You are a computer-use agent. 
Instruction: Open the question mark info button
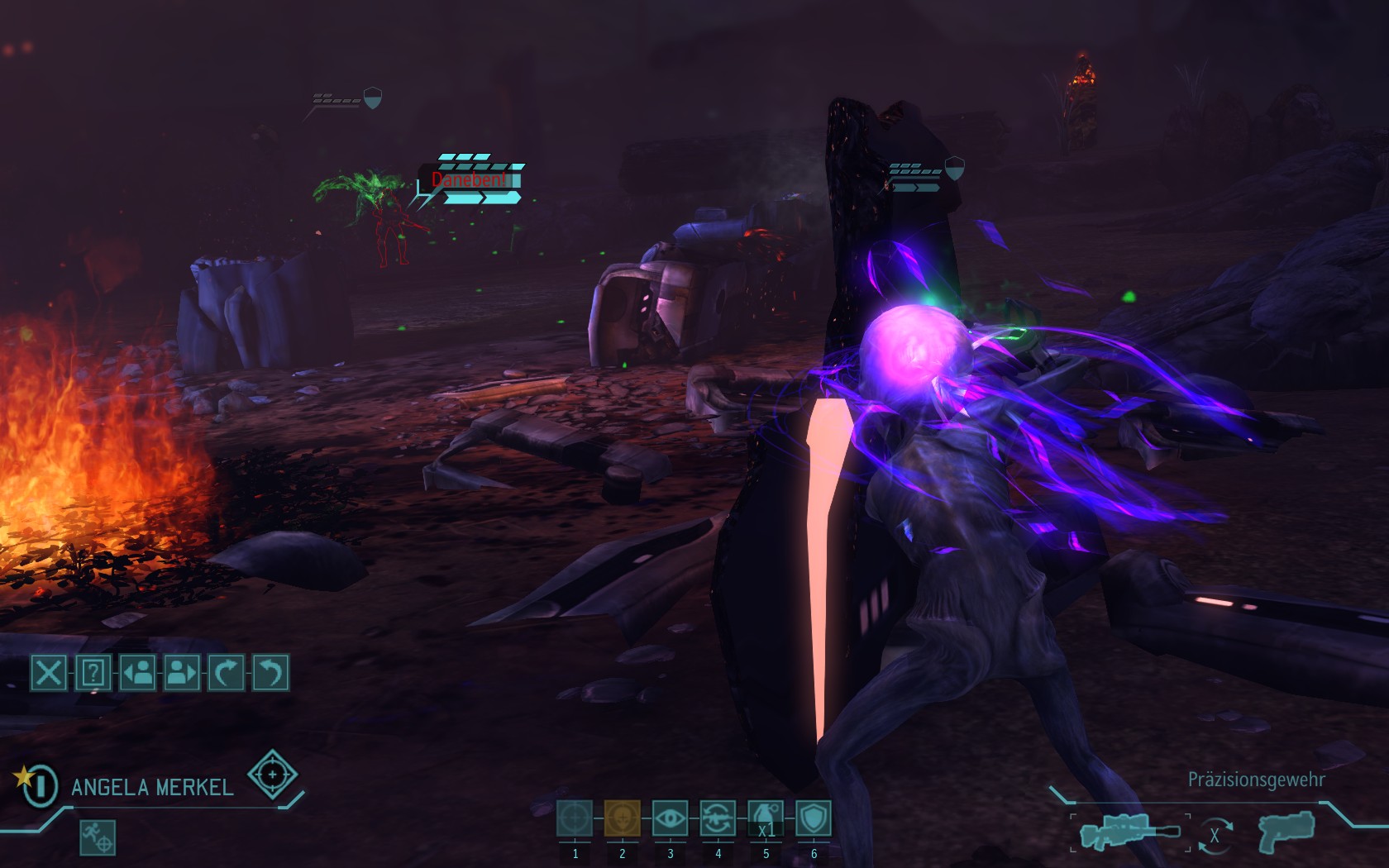tap(93, 673)
